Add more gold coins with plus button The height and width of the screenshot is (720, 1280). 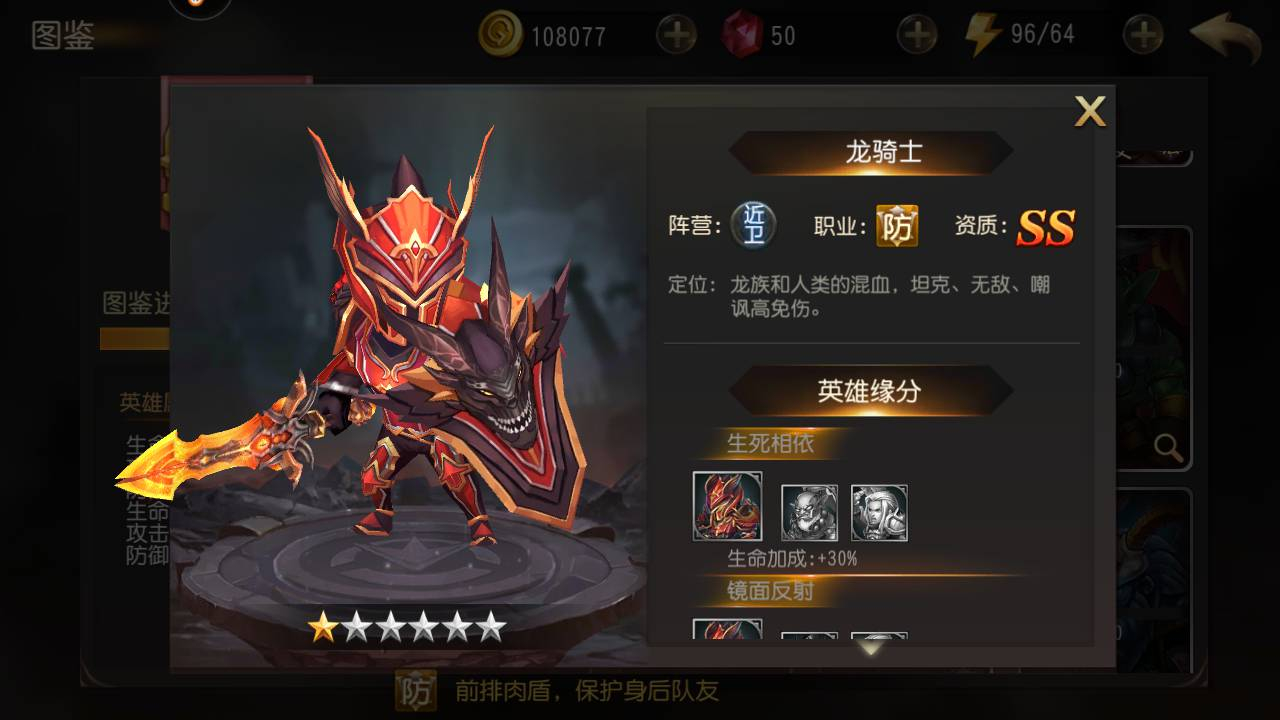pyautogui.click(x=676, y=36)
